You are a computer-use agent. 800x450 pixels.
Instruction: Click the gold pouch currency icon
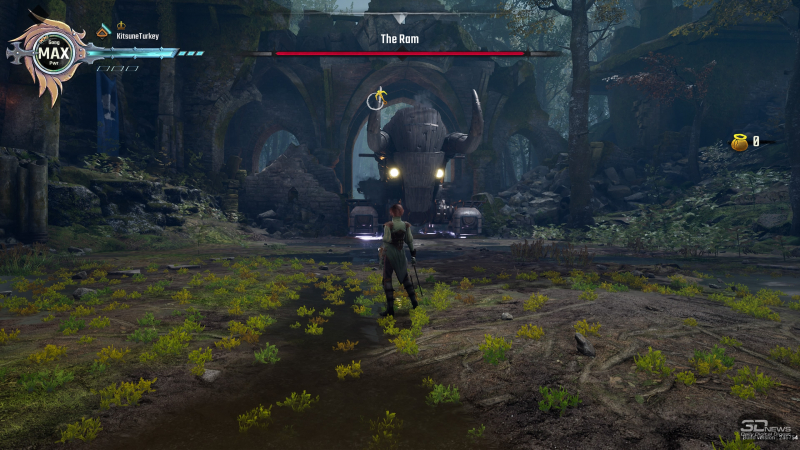(x=739, y=142)
